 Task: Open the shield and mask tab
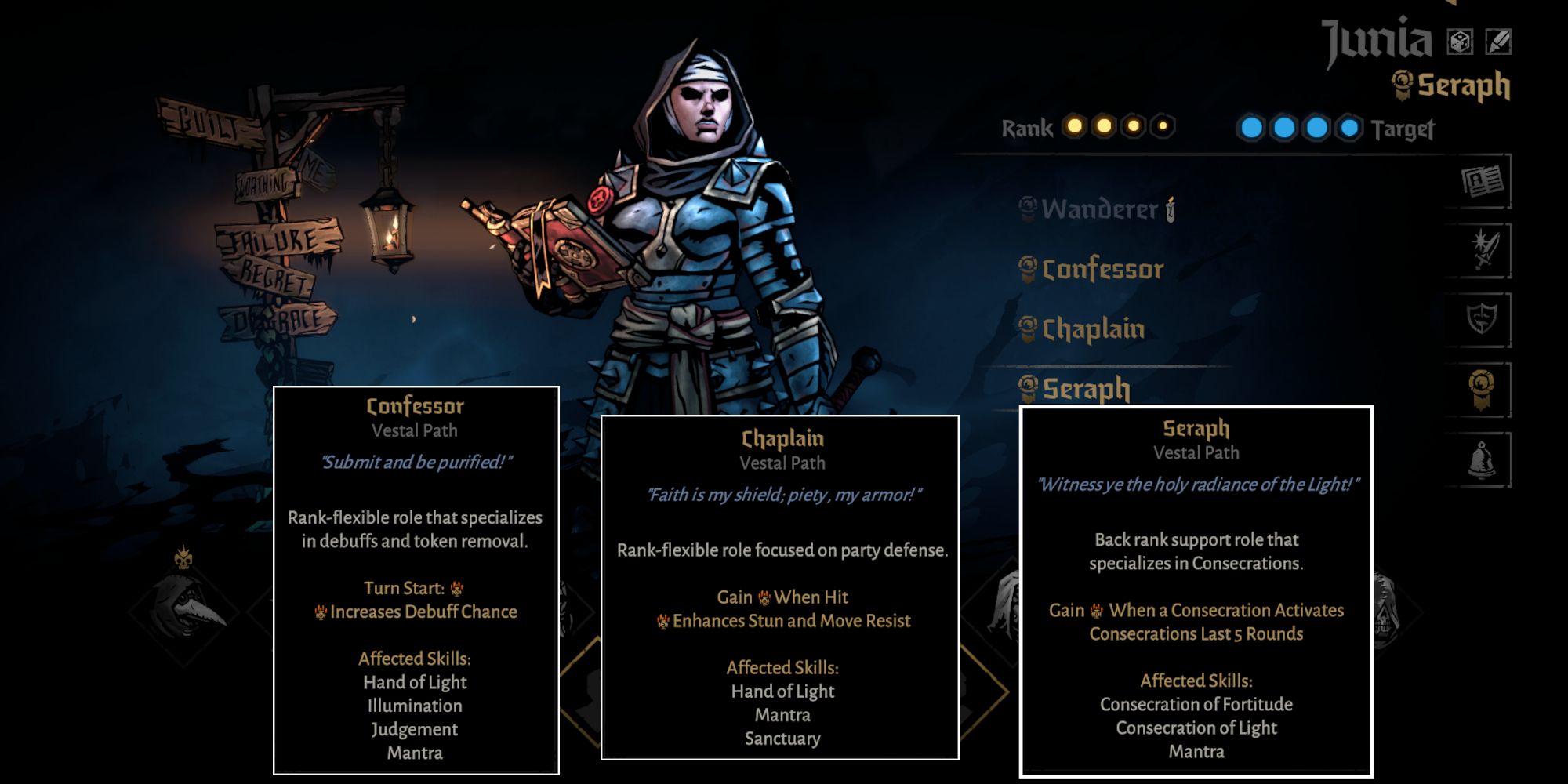(1482, 320)
